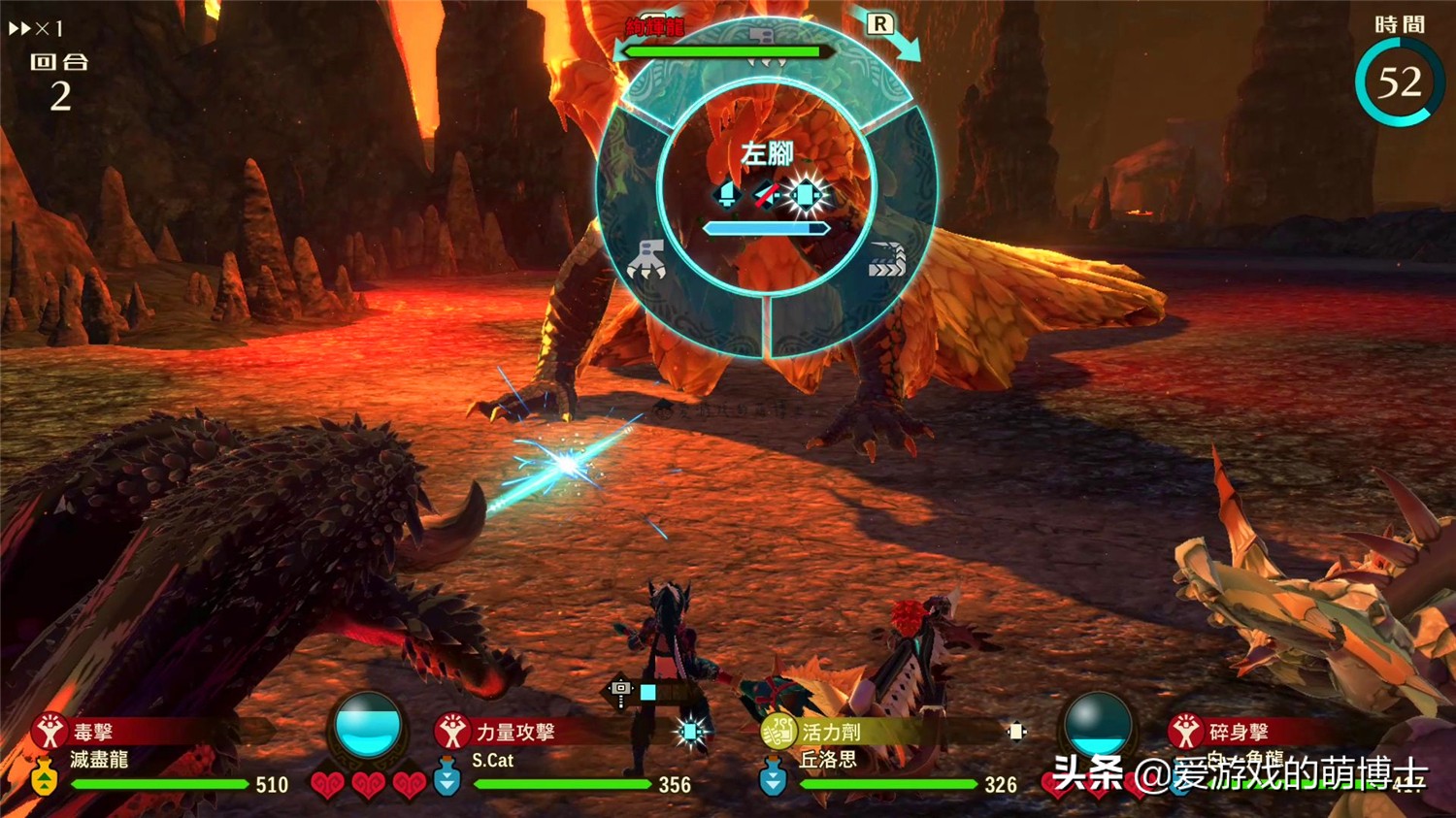This screenshot has height=818, width=1456.
Task: Select the 毒擊 action of 滅盡龍
Action: pos(93,732)
